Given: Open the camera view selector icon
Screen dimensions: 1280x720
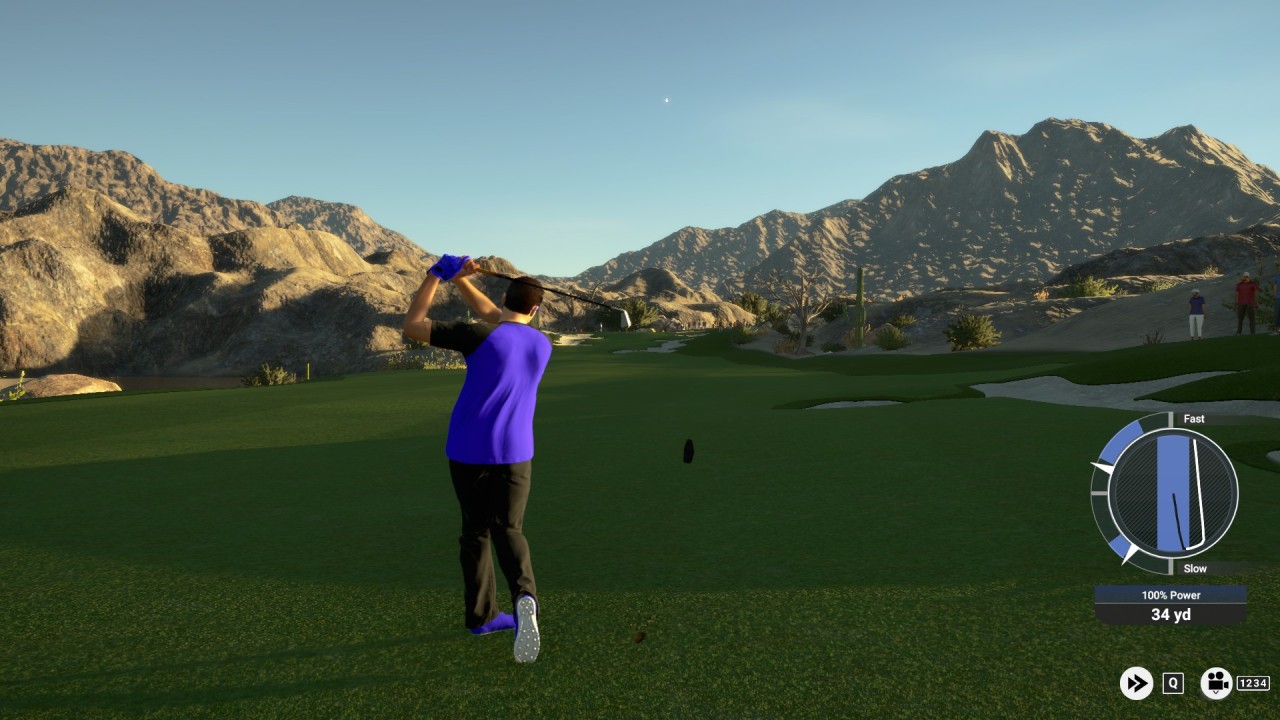Looking at the screenshot, I should (1216, 683).
